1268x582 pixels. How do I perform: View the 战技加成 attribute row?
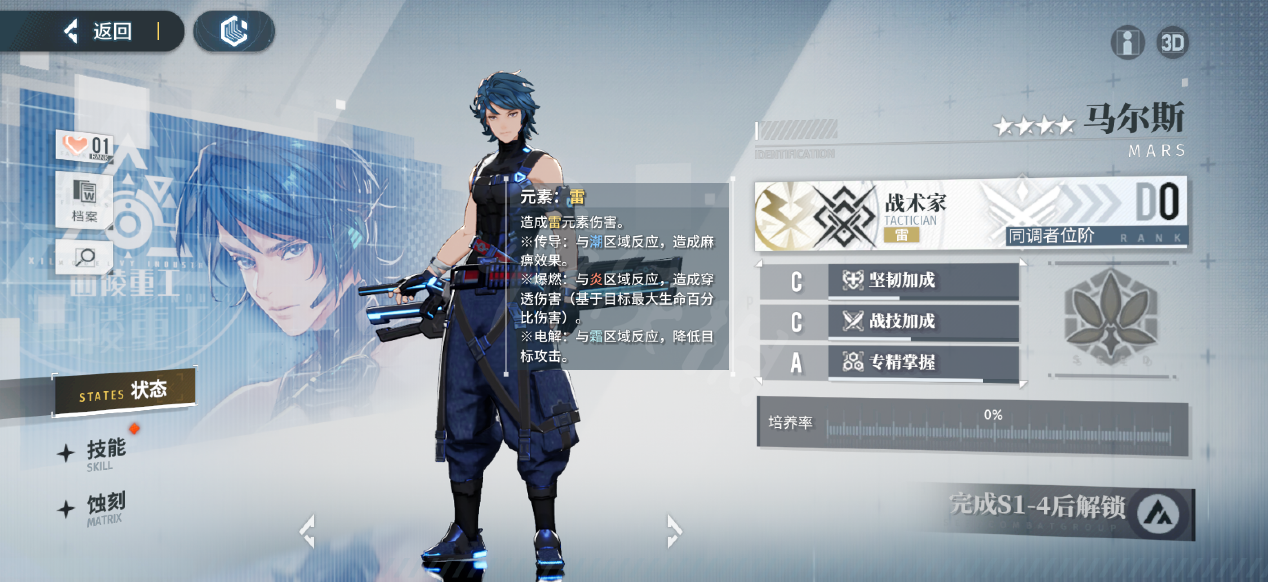point(889,321)
